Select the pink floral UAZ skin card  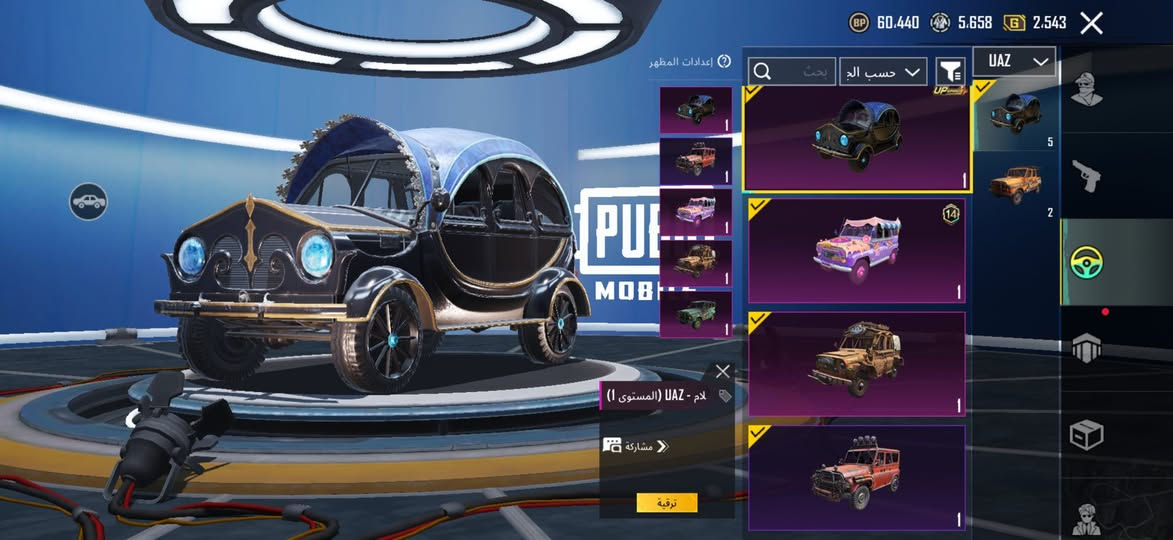[x=857, y=250]
